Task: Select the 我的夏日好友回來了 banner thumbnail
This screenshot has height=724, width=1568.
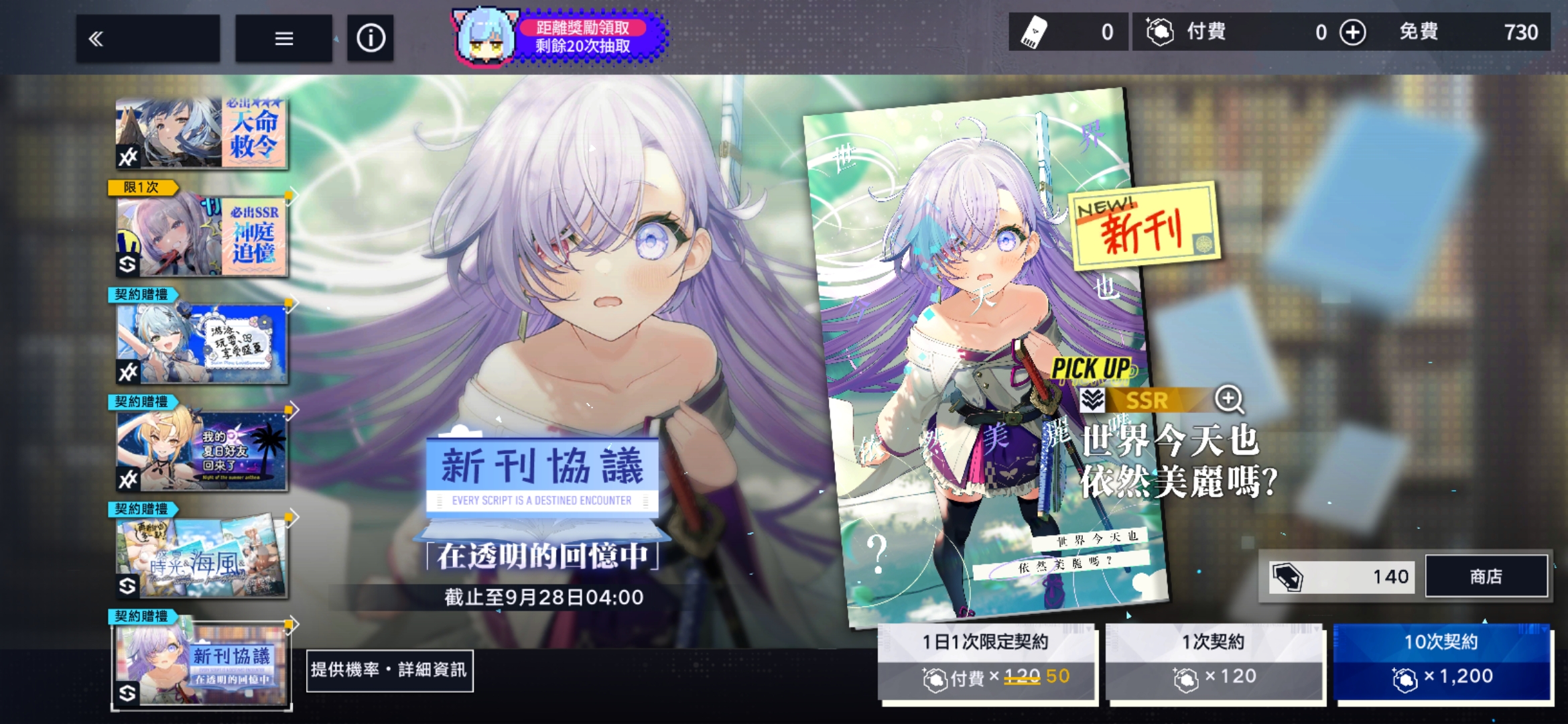Action: coord(201,449)
